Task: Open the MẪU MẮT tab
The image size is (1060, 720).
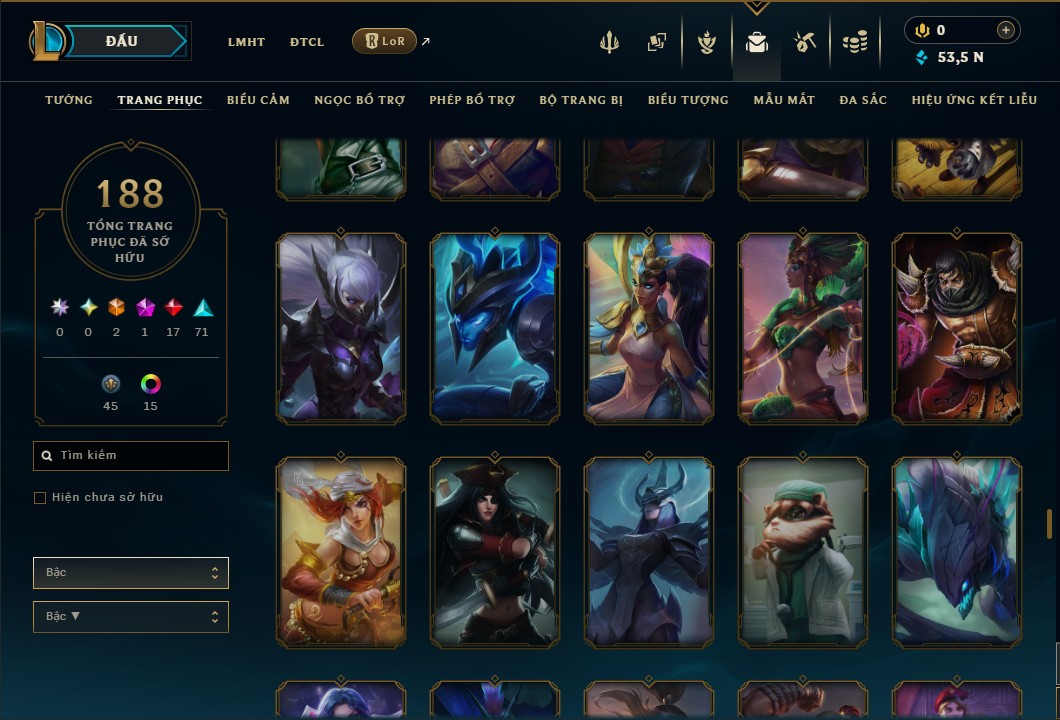Action: 784,100
